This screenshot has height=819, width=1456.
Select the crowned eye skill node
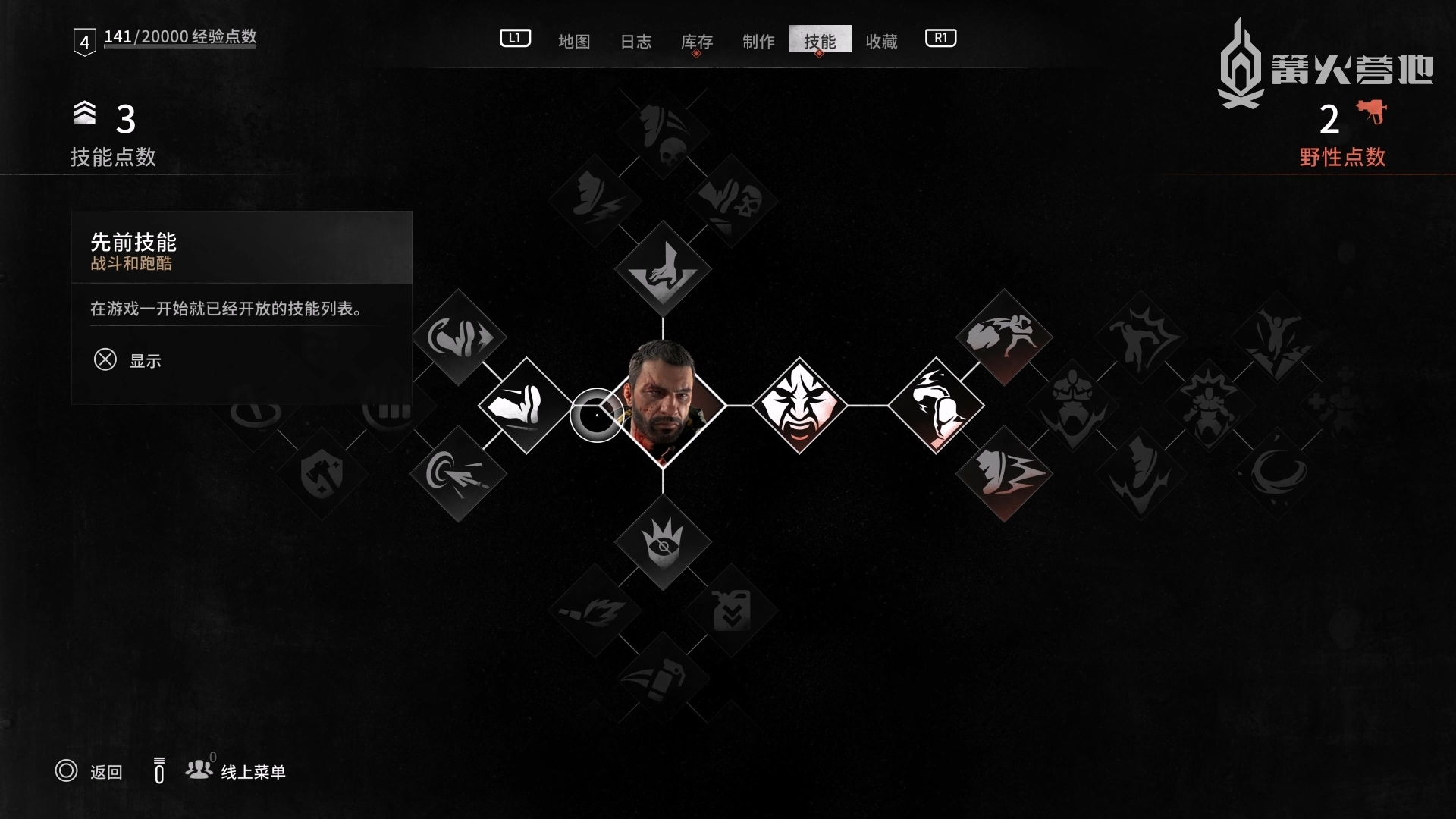pyautogui.click(x=663, y=542)
